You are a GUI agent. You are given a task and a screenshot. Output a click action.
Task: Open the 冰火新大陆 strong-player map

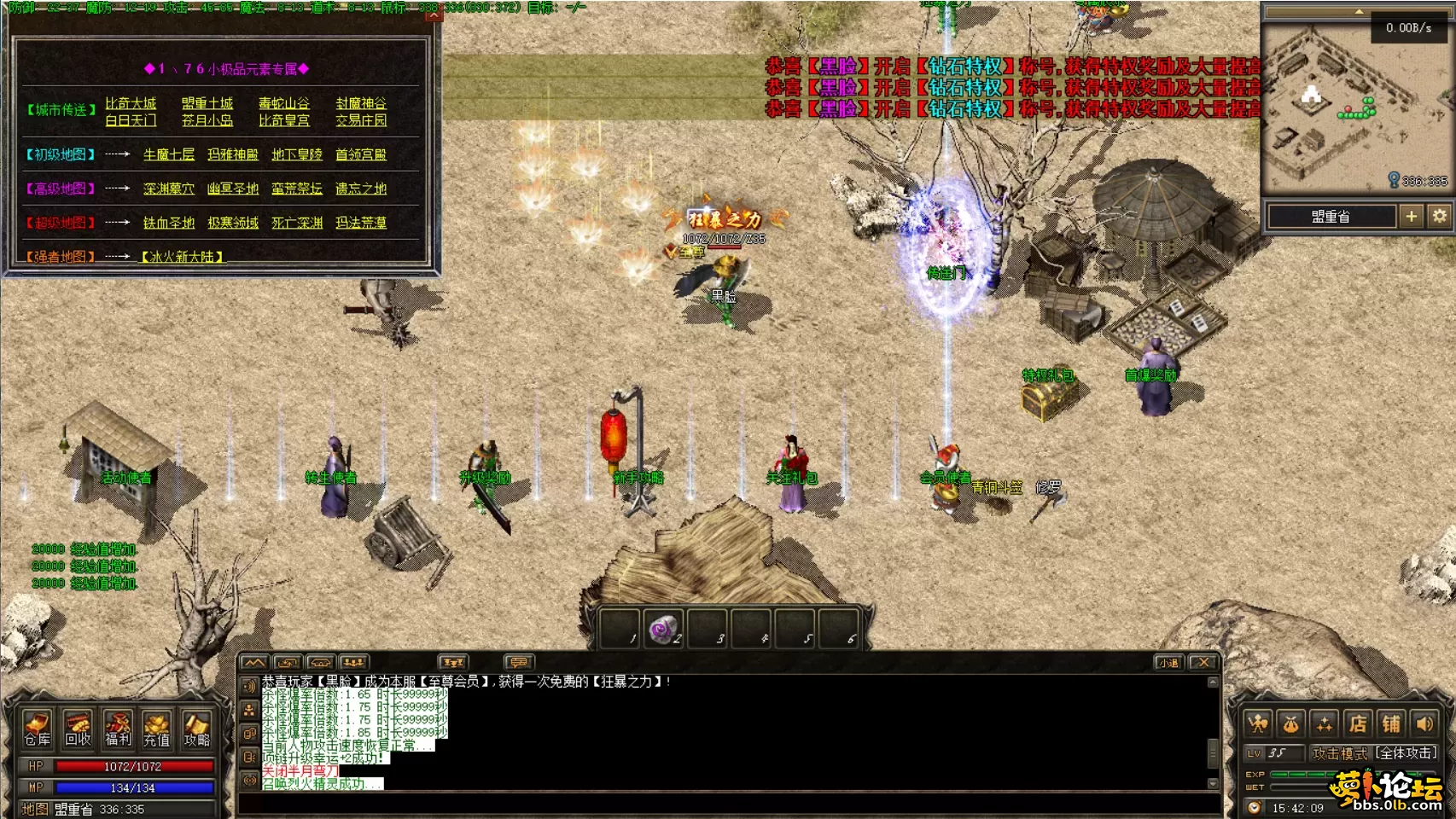coord(182,257)
